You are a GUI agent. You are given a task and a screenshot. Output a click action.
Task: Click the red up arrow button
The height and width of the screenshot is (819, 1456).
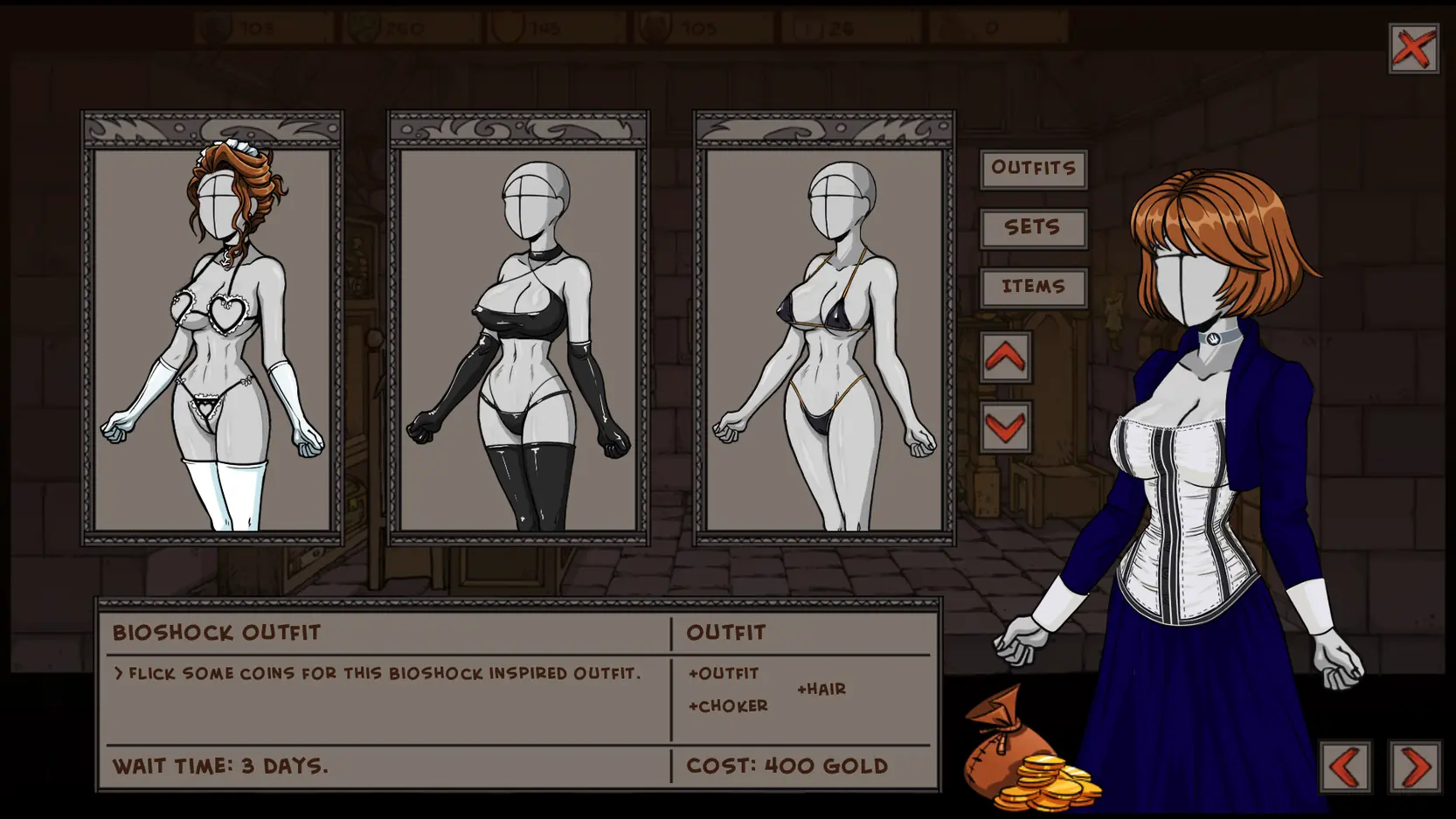1005,357
